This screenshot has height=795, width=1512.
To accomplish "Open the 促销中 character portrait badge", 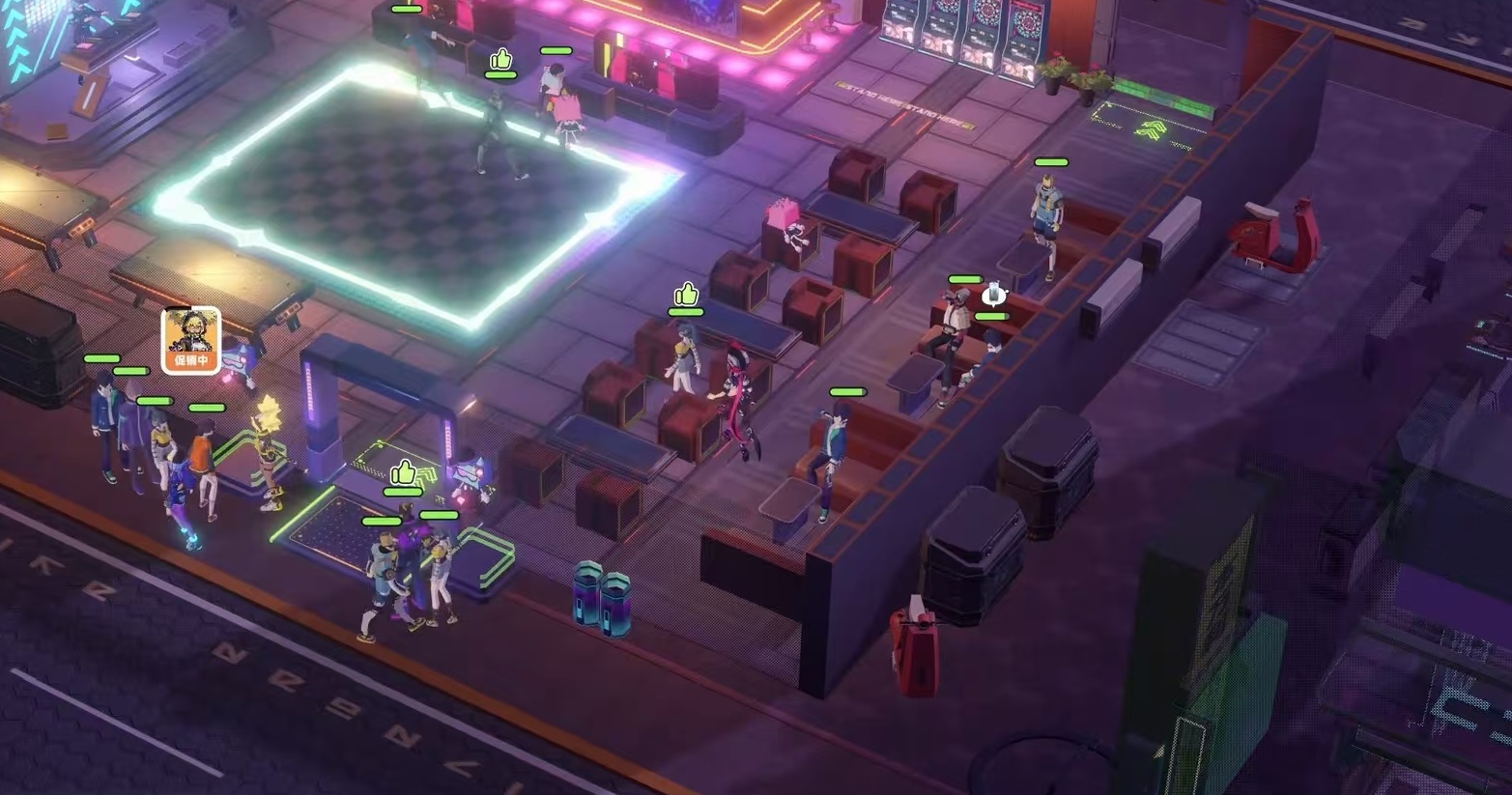I will pos(190,339).
